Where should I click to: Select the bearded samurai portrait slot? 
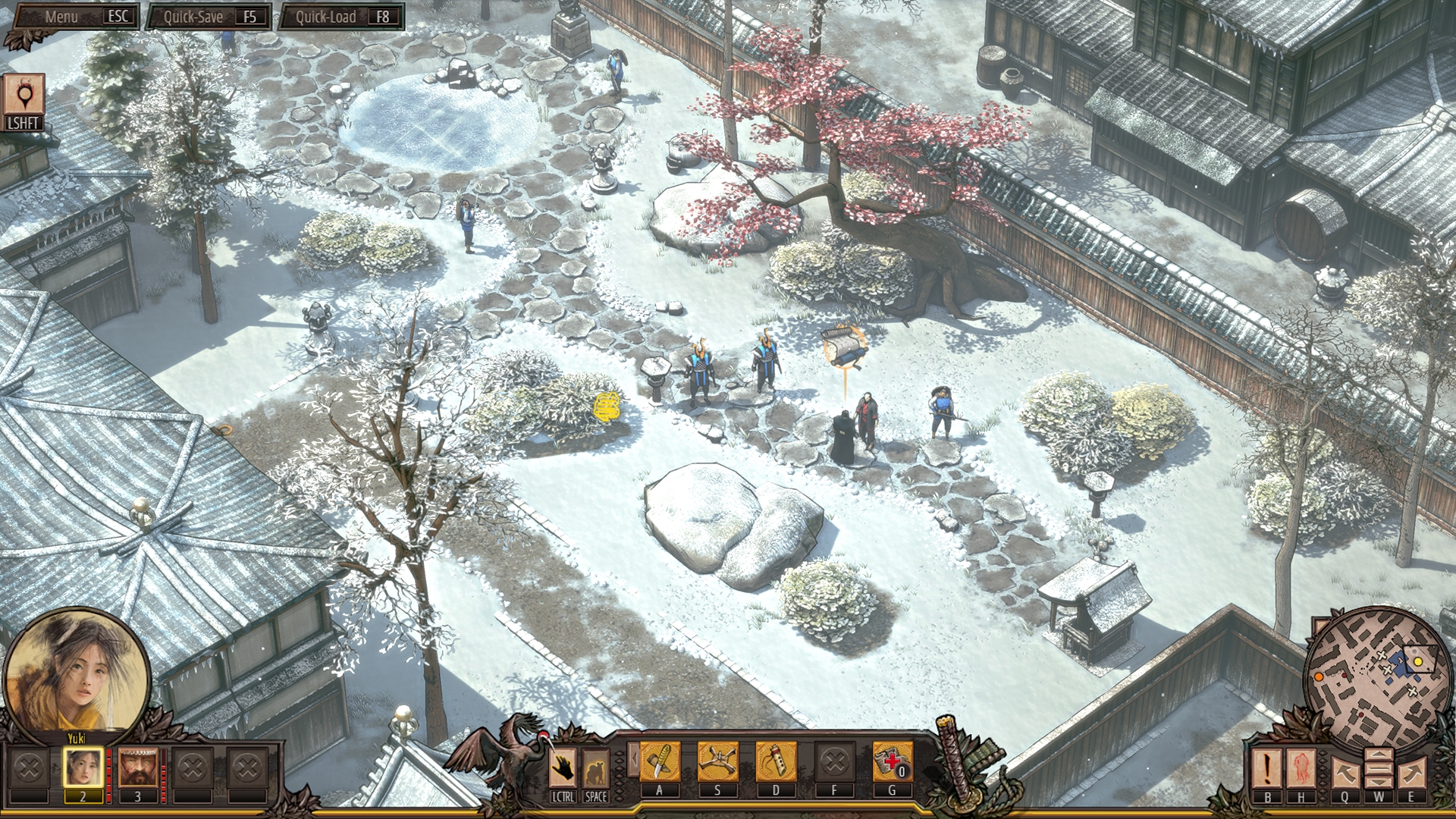pyautogui.click(x=137, y=767)
